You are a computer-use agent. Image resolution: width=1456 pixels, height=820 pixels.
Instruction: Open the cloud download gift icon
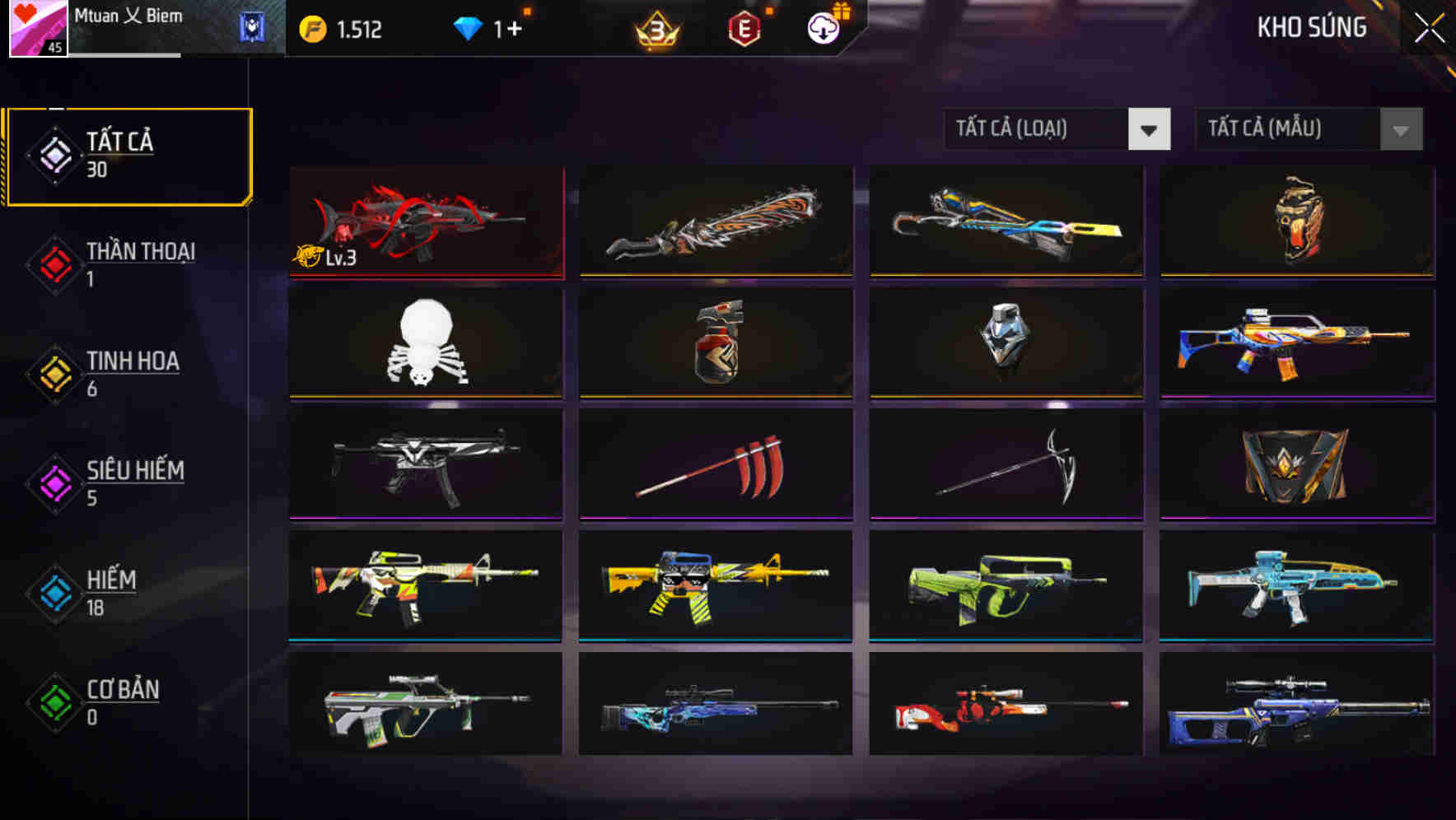click(821, 27)
